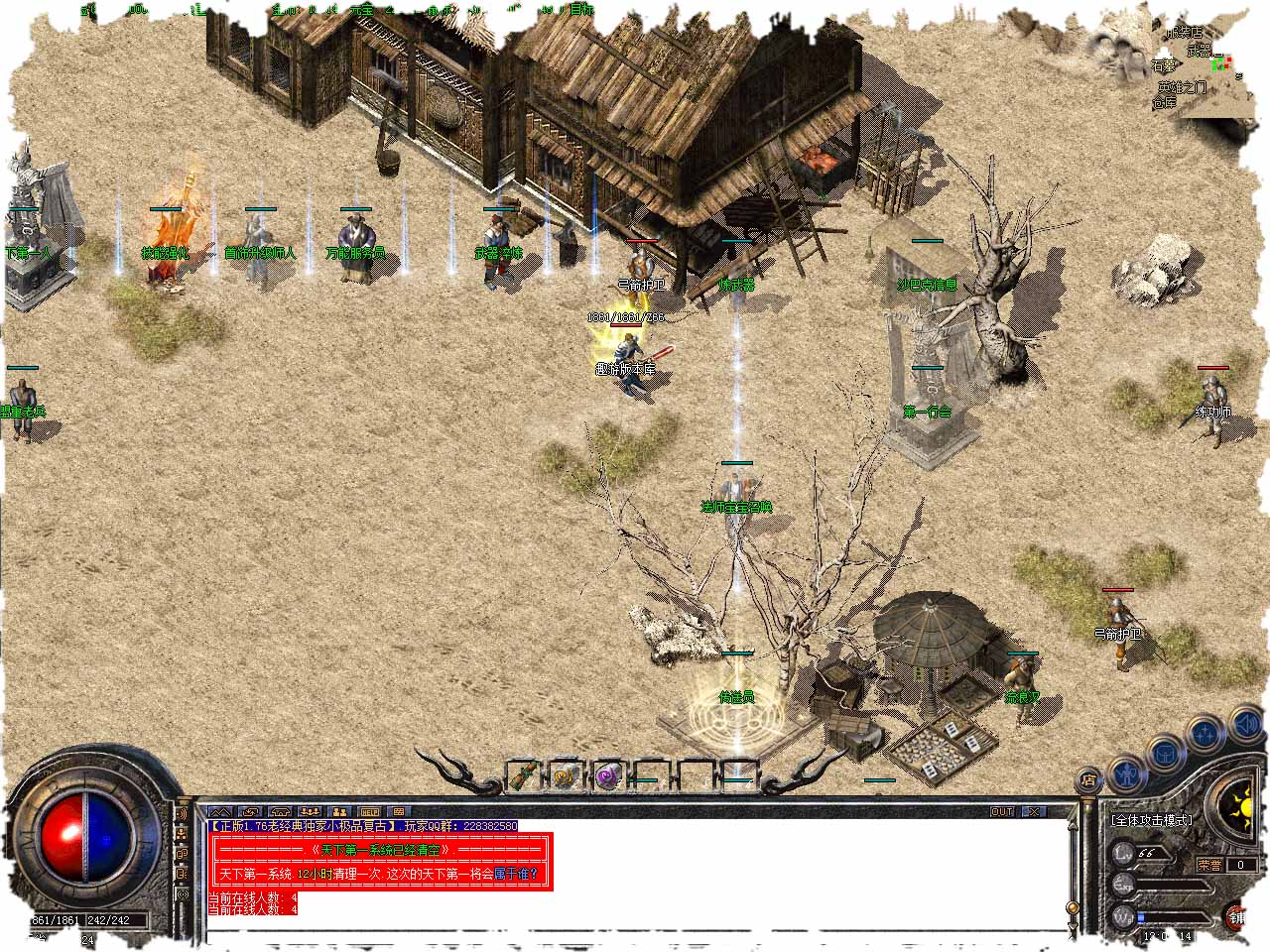Close game with the X button
Screen dimensions: 1270x952
pos(1034,811)
